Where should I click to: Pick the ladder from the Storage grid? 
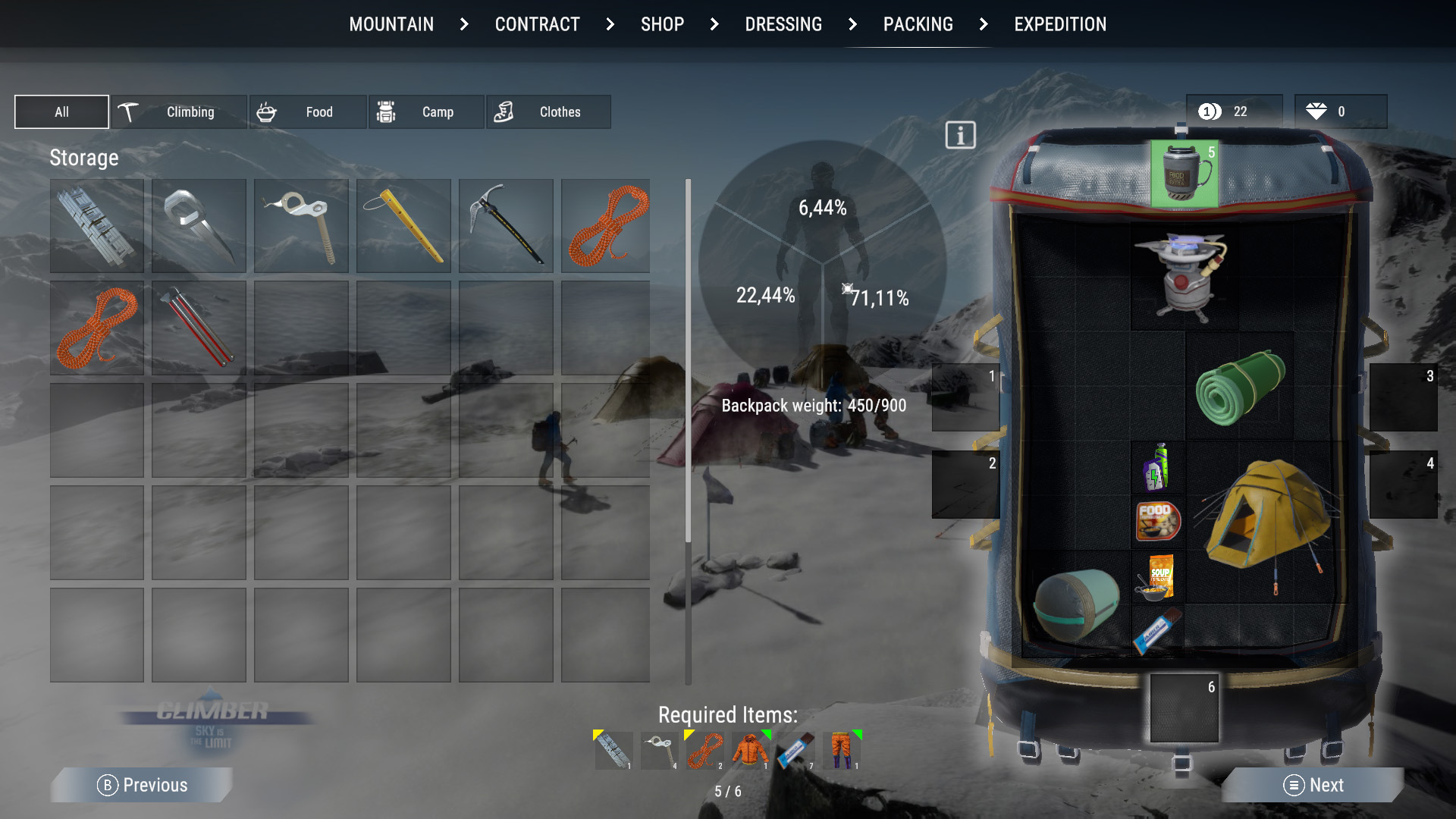96,225
